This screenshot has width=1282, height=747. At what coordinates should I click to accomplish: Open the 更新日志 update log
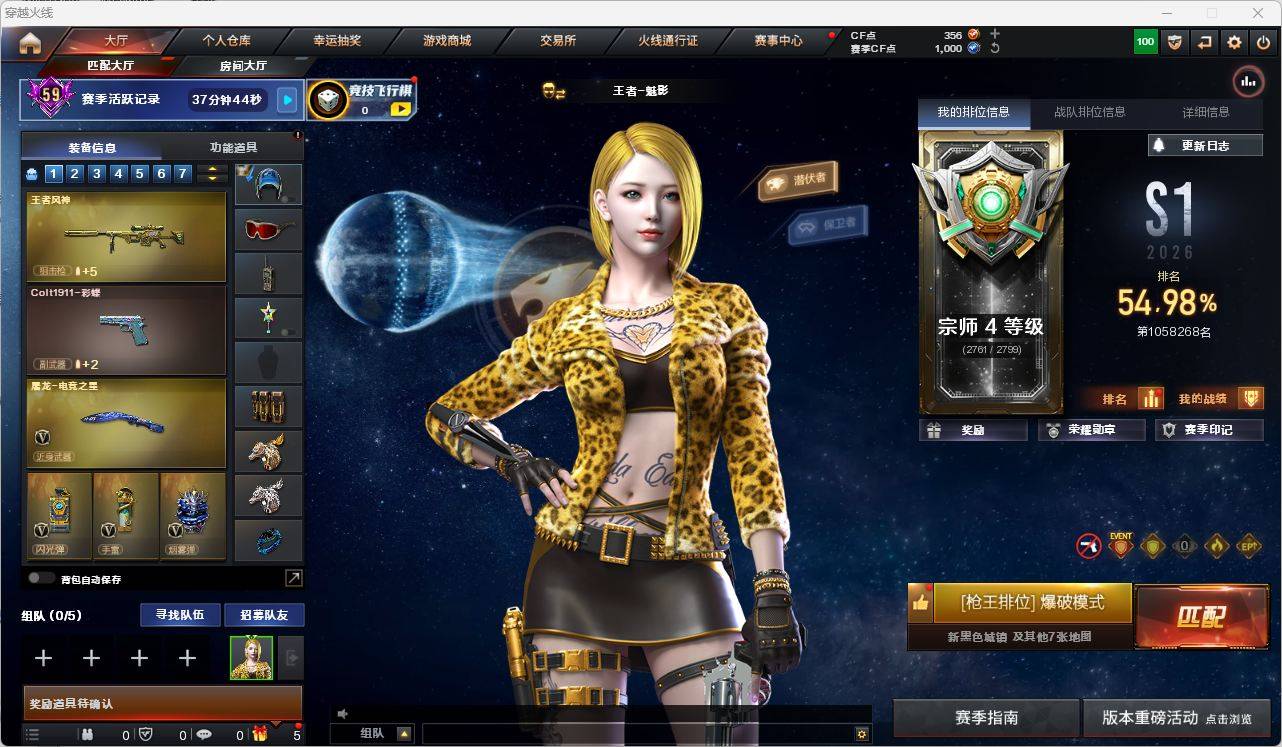click(1204, 145)
